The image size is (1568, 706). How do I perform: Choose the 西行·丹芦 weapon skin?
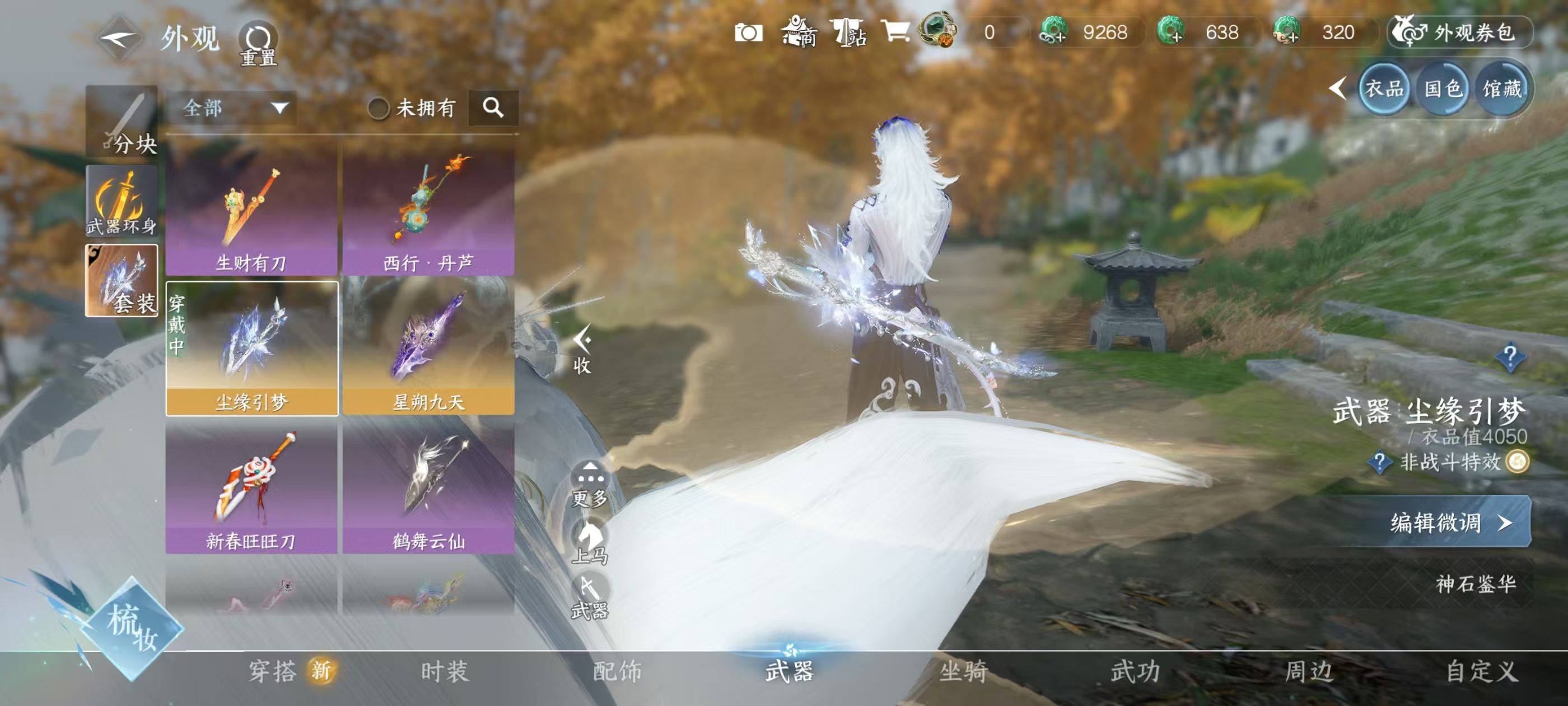coord(428,211)
